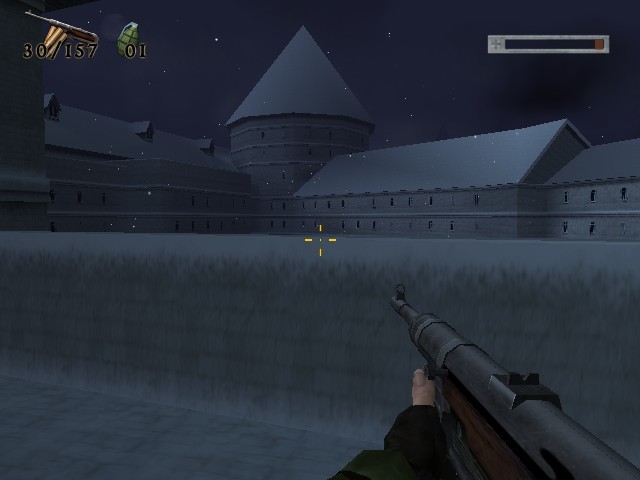Select the submachine gun weapon icon
This screenshot has width=640, height=480.
60,28
